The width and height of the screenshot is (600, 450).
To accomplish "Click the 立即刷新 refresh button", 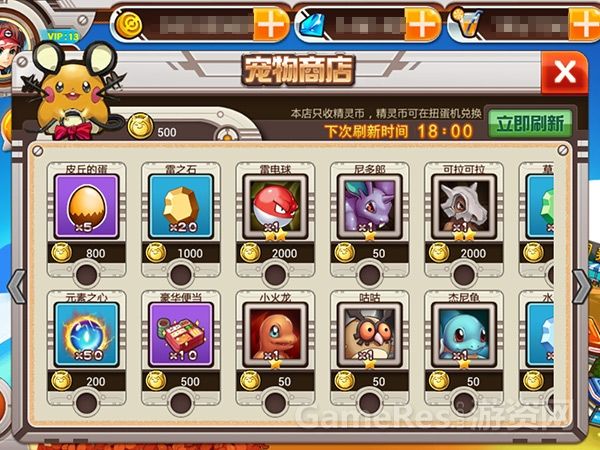I will [530, 124].
